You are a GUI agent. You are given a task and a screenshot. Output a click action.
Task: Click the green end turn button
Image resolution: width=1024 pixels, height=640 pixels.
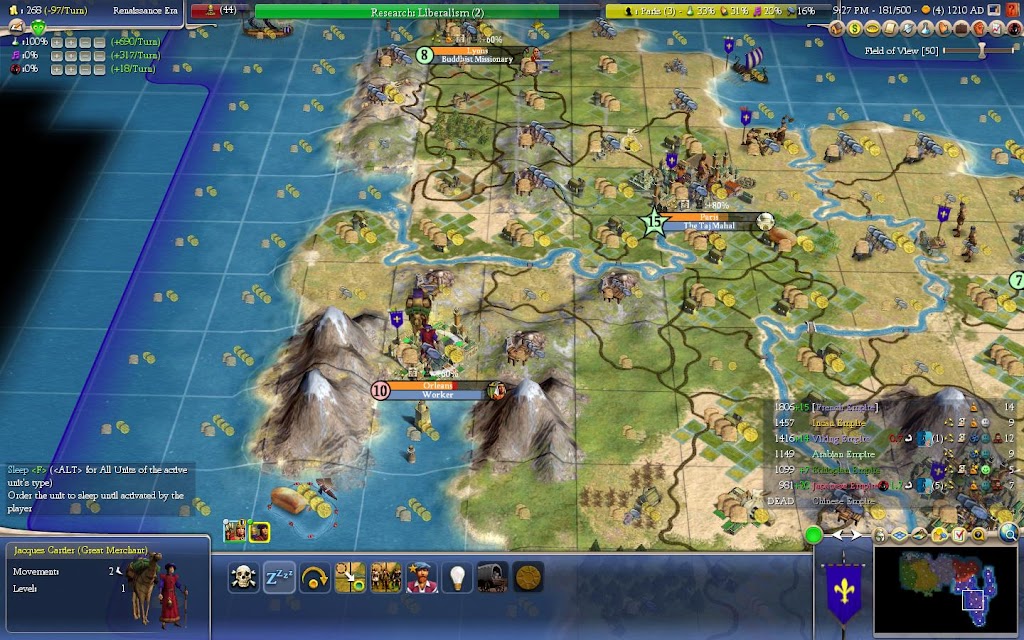[814, 535]
